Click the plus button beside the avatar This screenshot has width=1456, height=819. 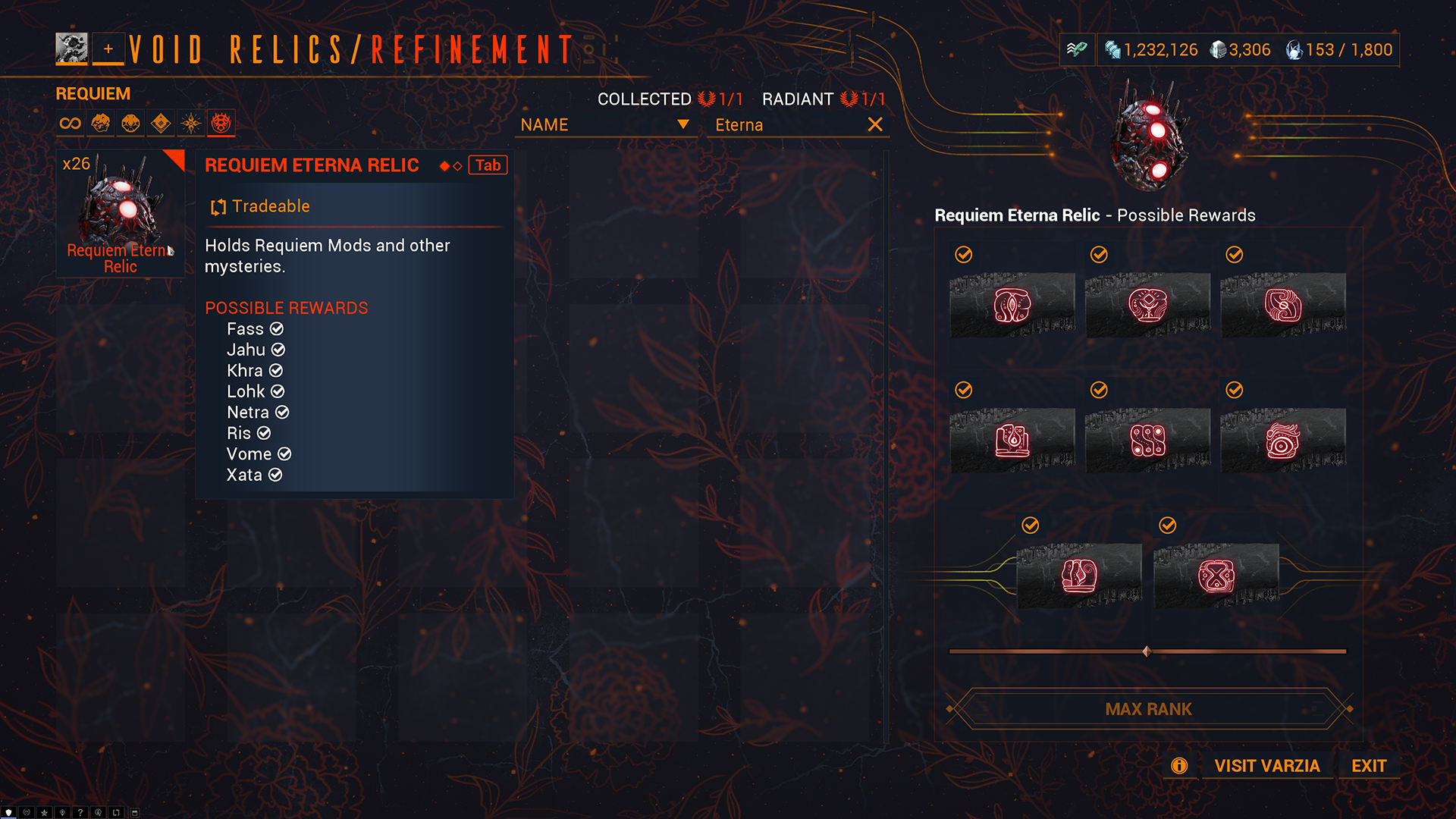[108, 49]
